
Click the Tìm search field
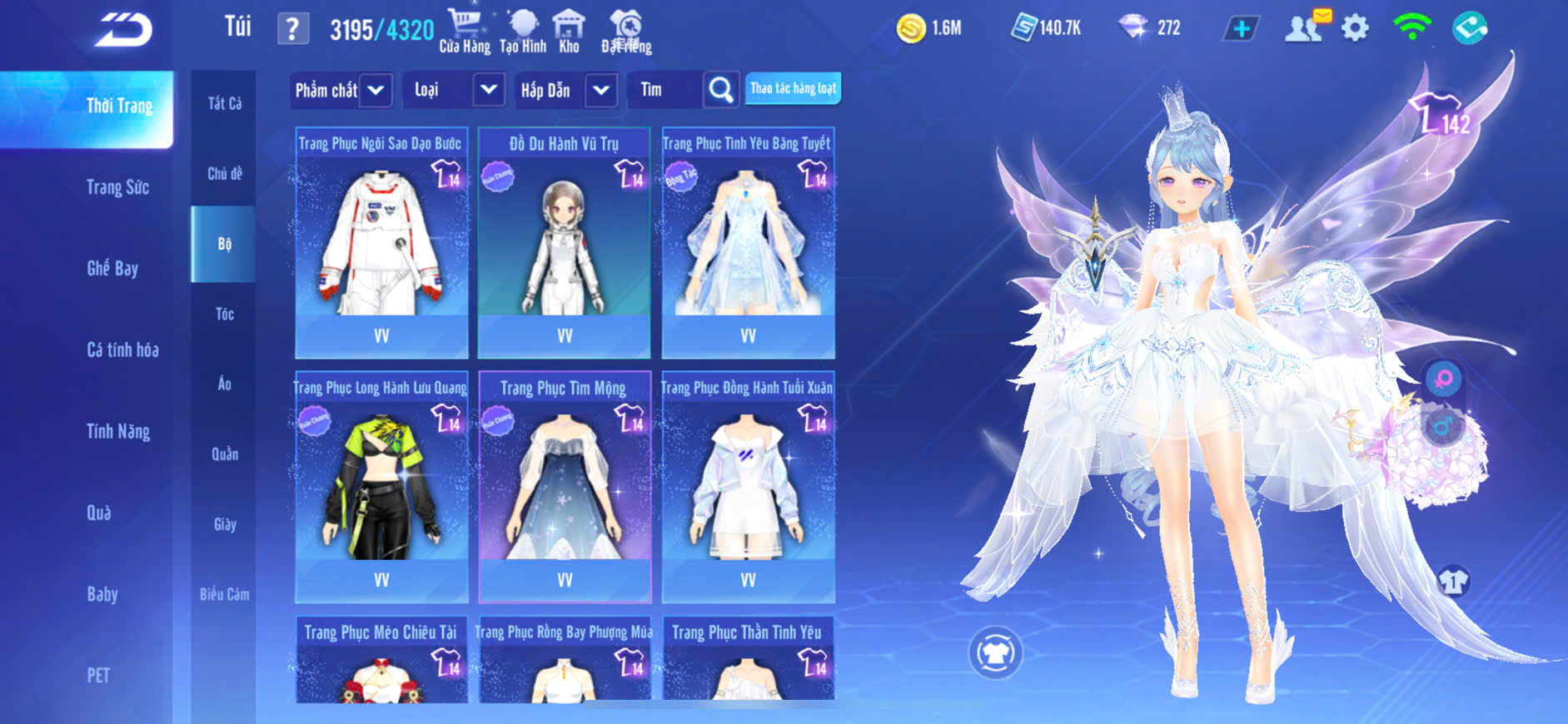pos(665,90)
